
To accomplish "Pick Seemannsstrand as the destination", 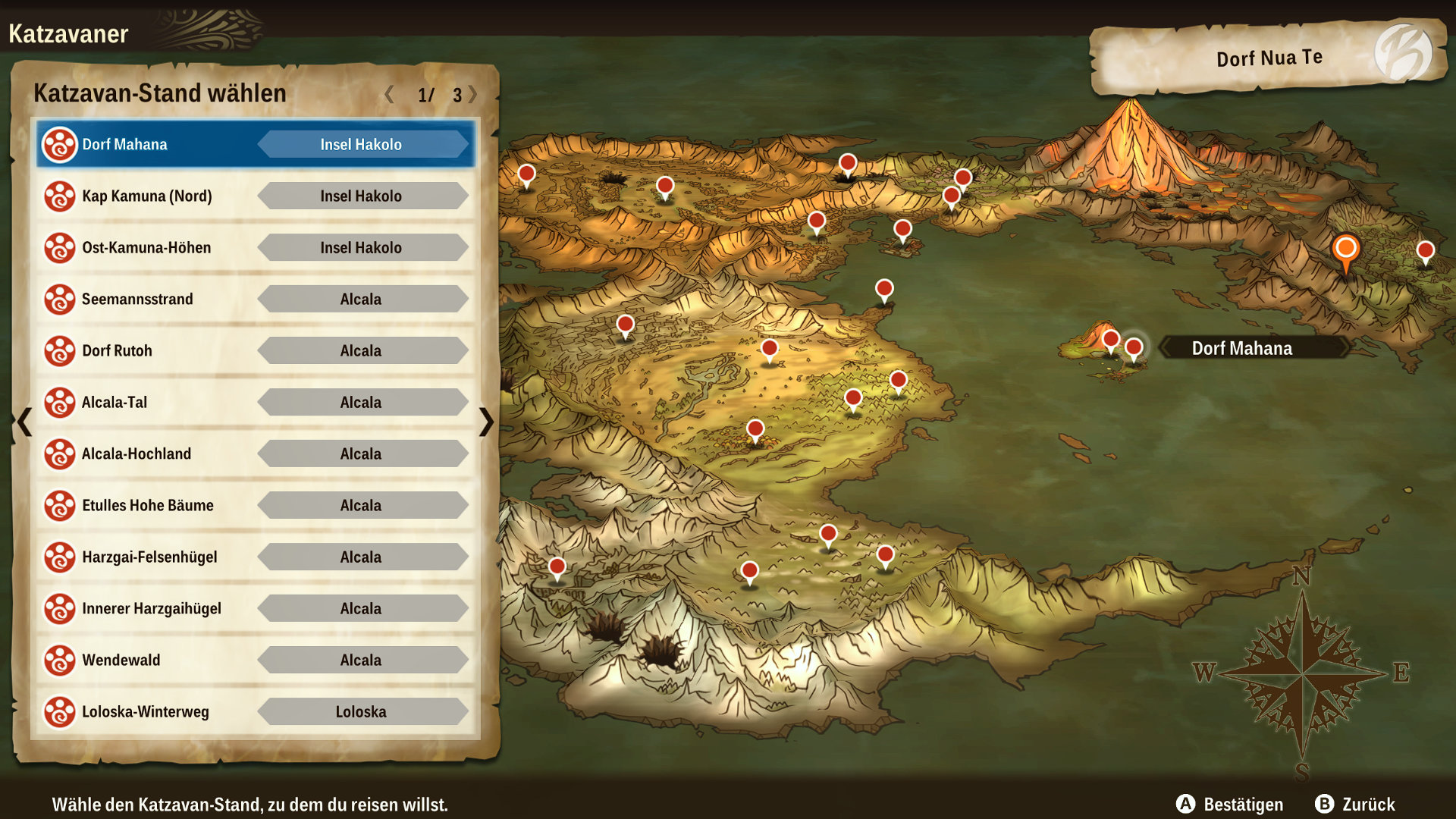I will [x=255, y=299].
